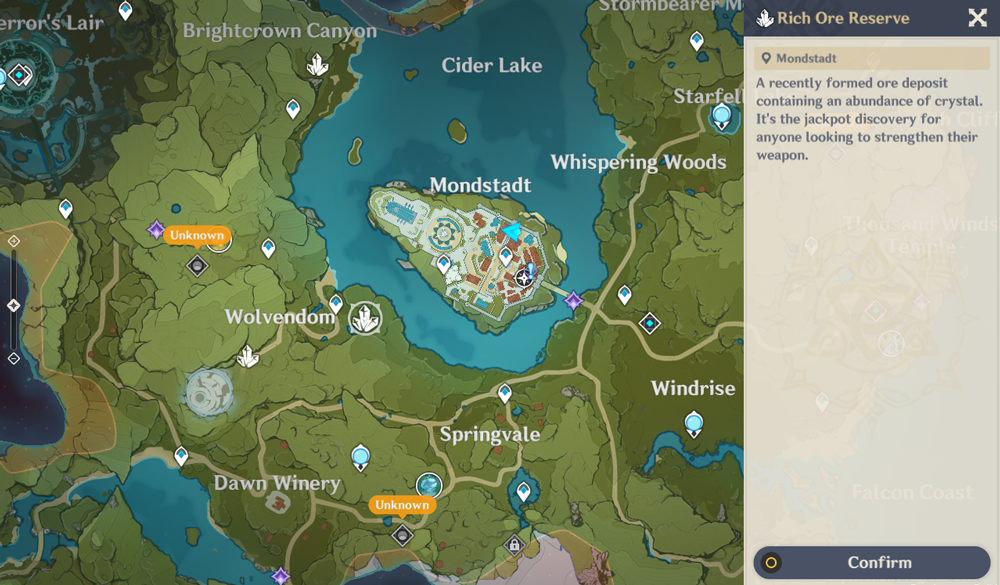Screen dimensions: 1000x585
Task: Select the teleport waypoint above Springvale
Action: click(x=505, y=393)
